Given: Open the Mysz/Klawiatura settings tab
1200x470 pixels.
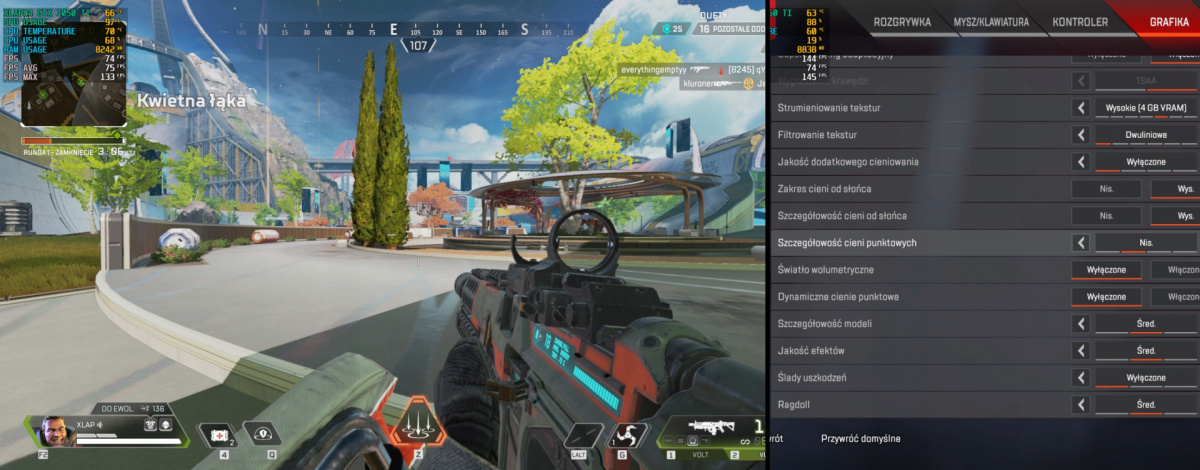Looking at the screenshot, I should [990, 21].
